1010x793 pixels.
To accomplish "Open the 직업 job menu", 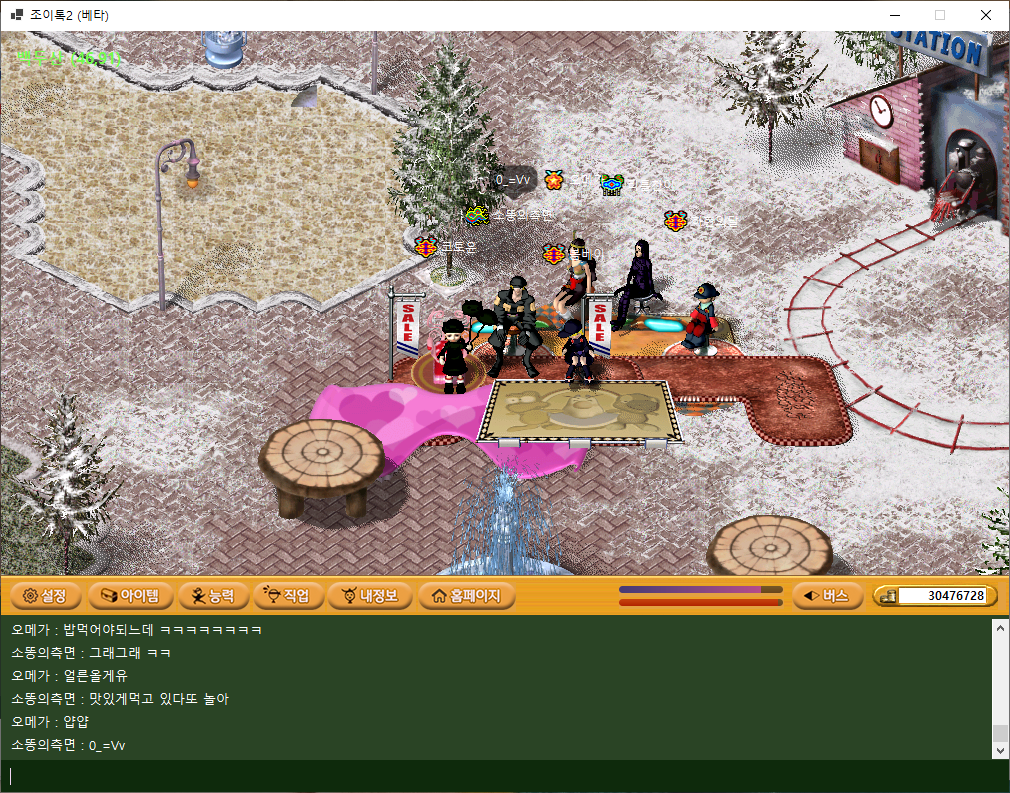I will 288,596.
